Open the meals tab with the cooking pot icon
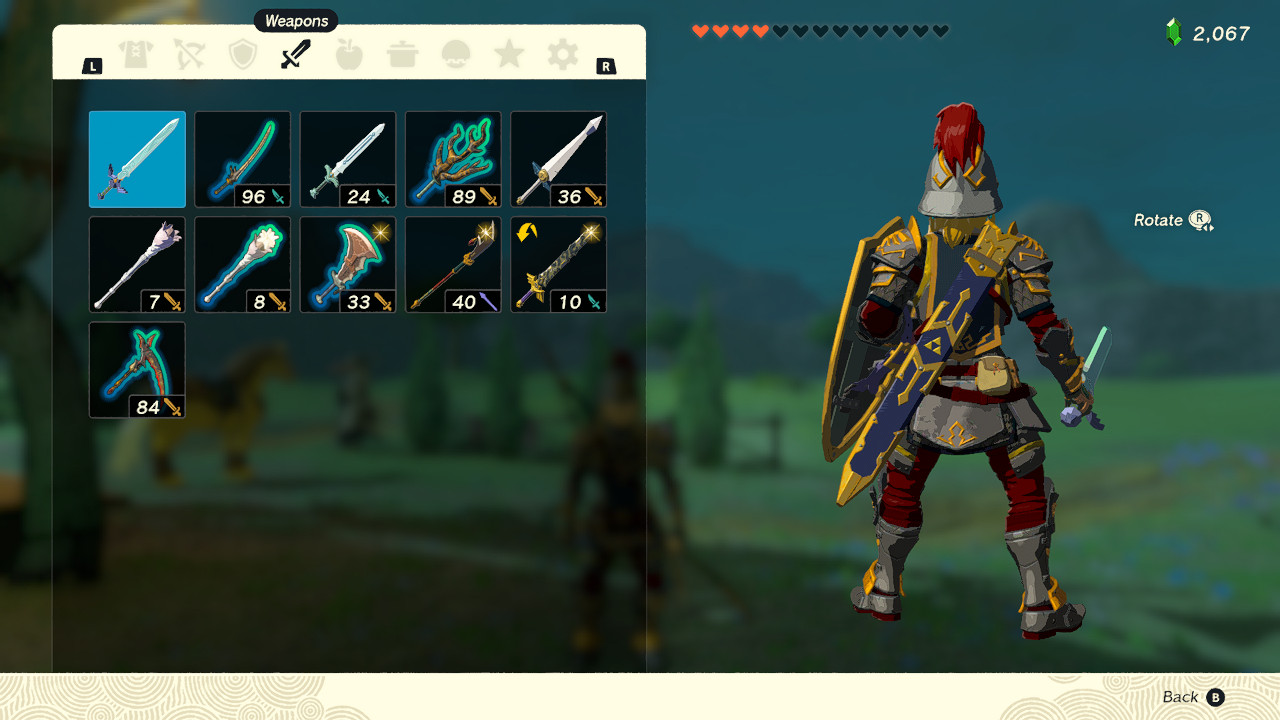This screenshot has height=720, width=1280. pos(402,55)
